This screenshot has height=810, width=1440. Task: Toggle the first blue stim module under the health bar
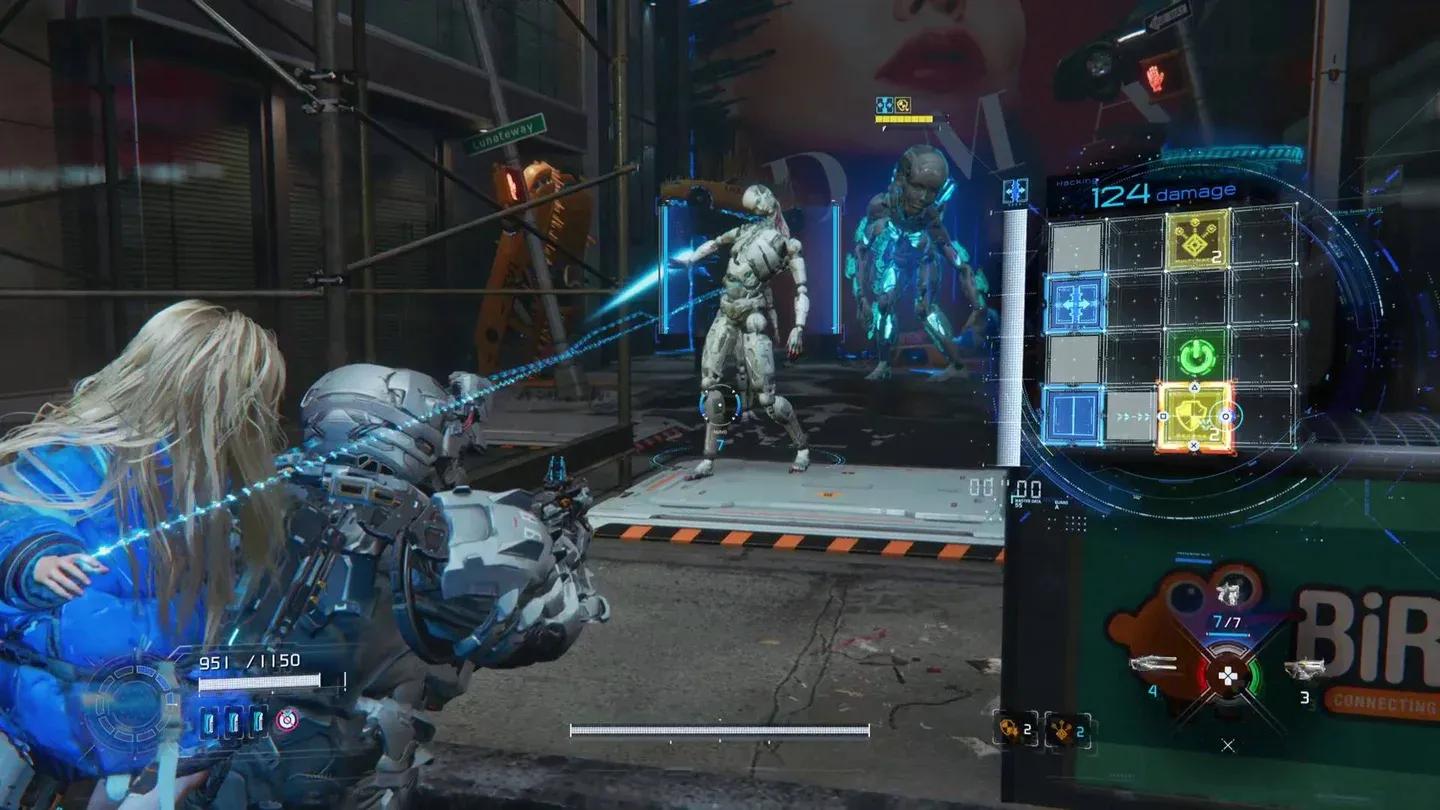[x=210, y=723]
